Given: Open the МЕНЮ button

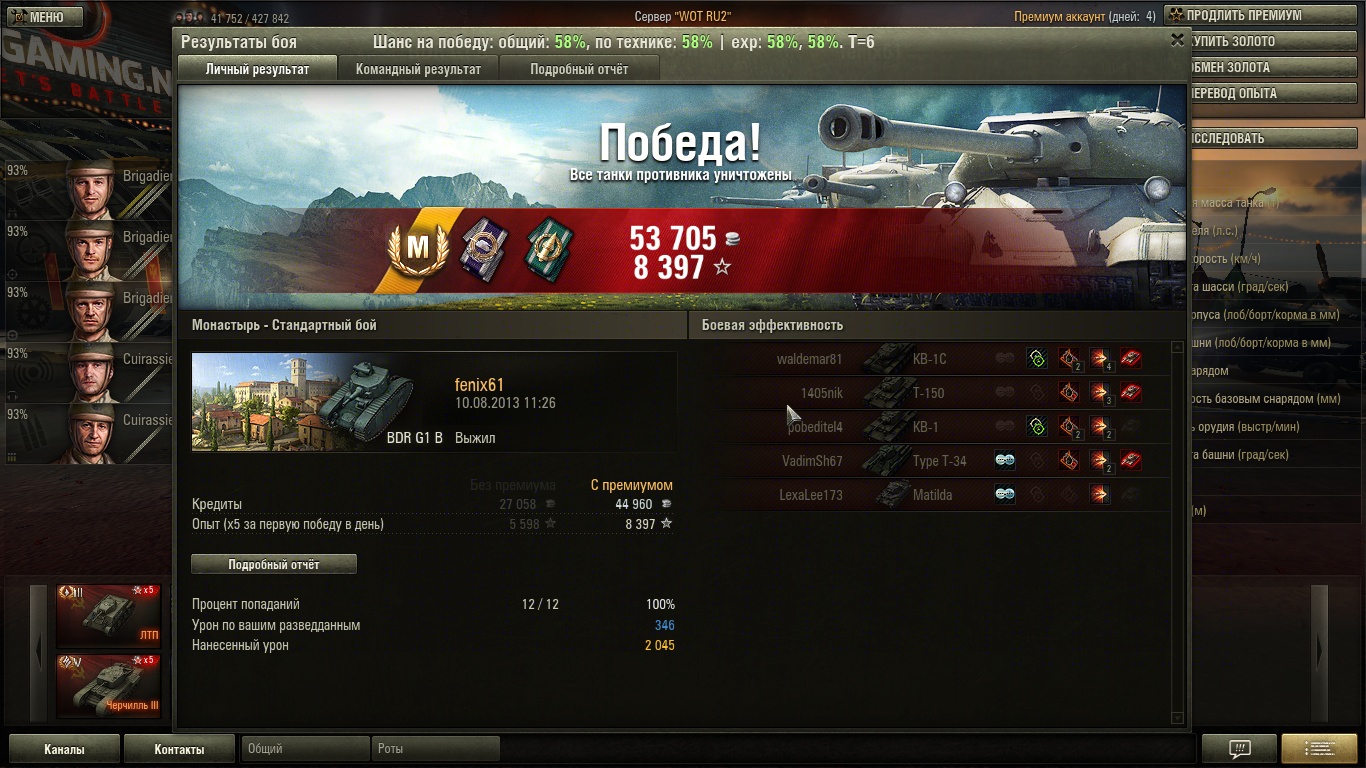Looking at the screenshot, I should 41,17.
